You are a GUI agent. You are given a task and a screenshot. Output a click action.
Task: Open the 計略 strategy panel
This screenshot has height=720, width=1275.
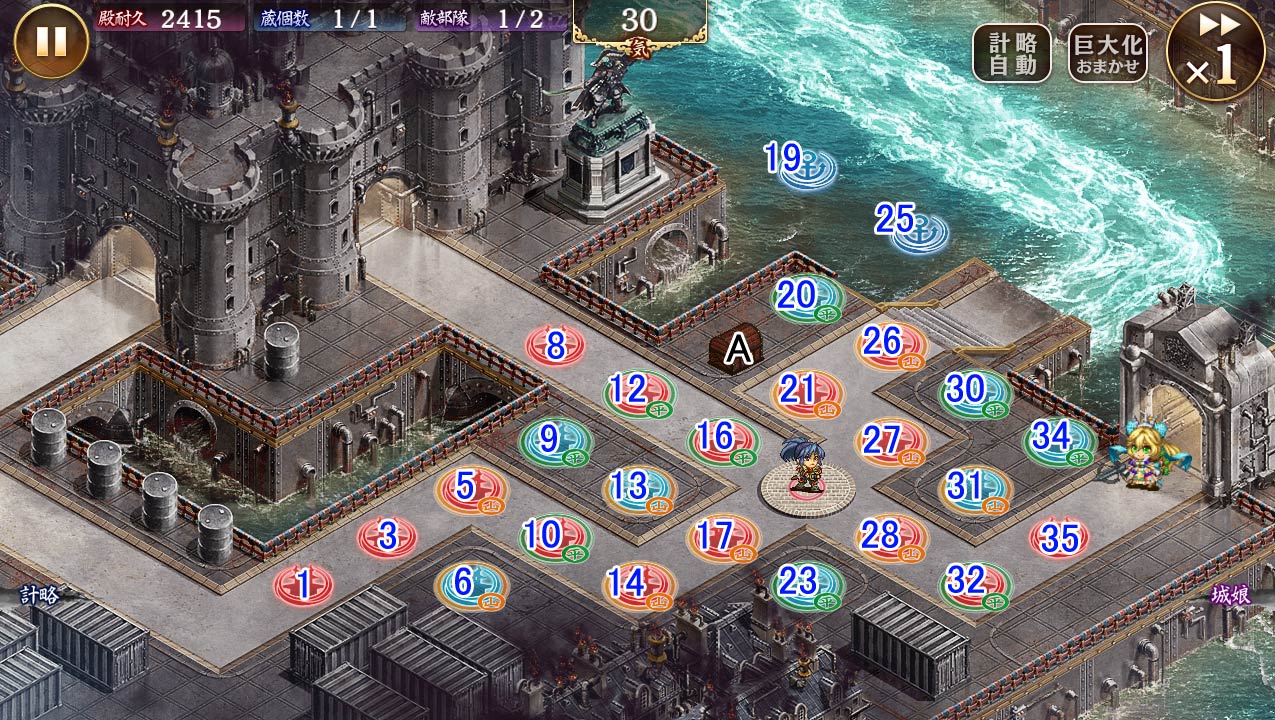click(x=40, y=595)
